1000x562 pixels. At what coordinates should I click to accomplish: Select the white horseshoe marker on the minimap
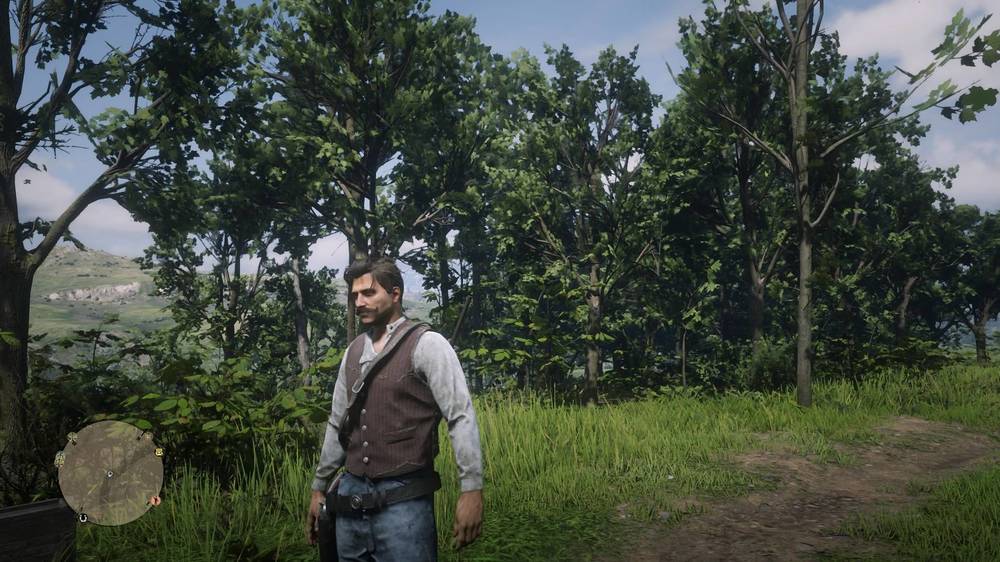(x=81, y=517)
